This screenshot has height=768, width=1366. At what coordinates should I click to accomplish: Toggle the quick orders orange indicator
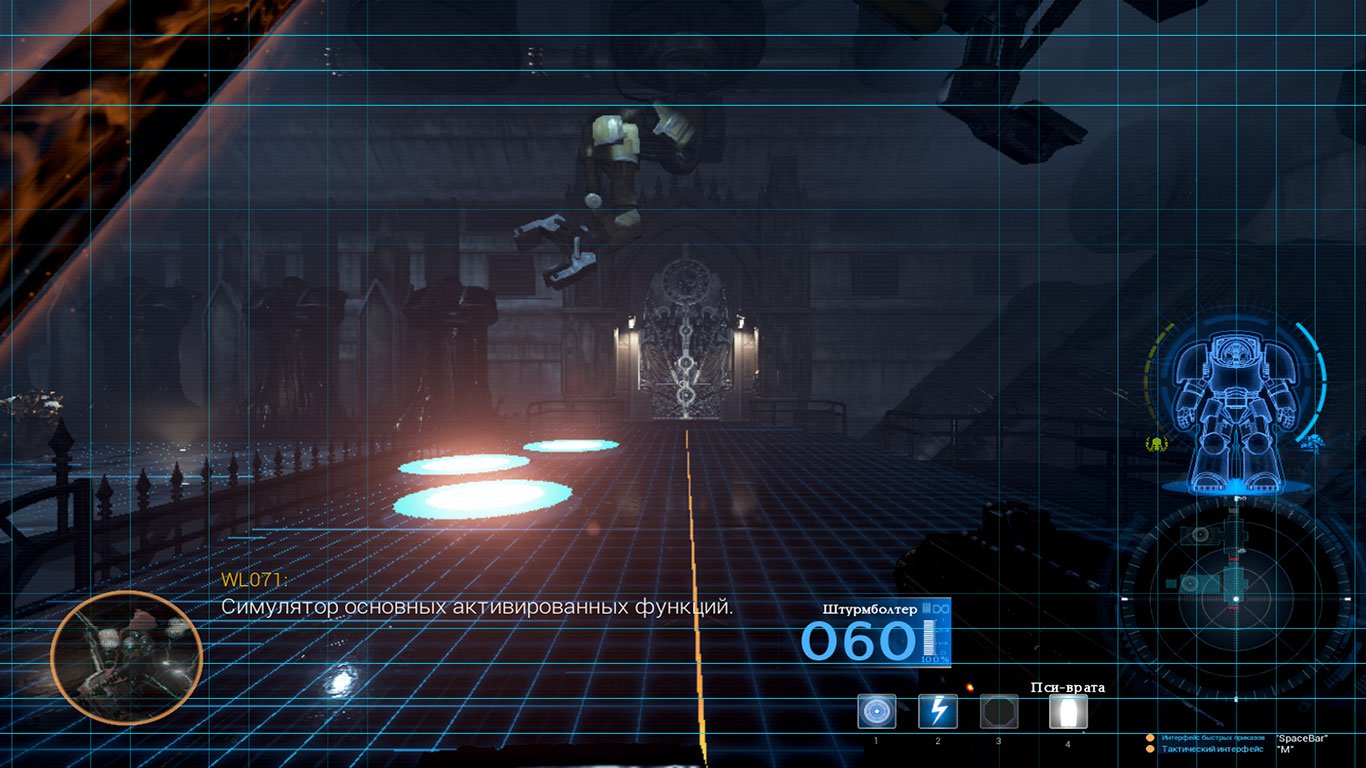click(x=1150, y=737)
